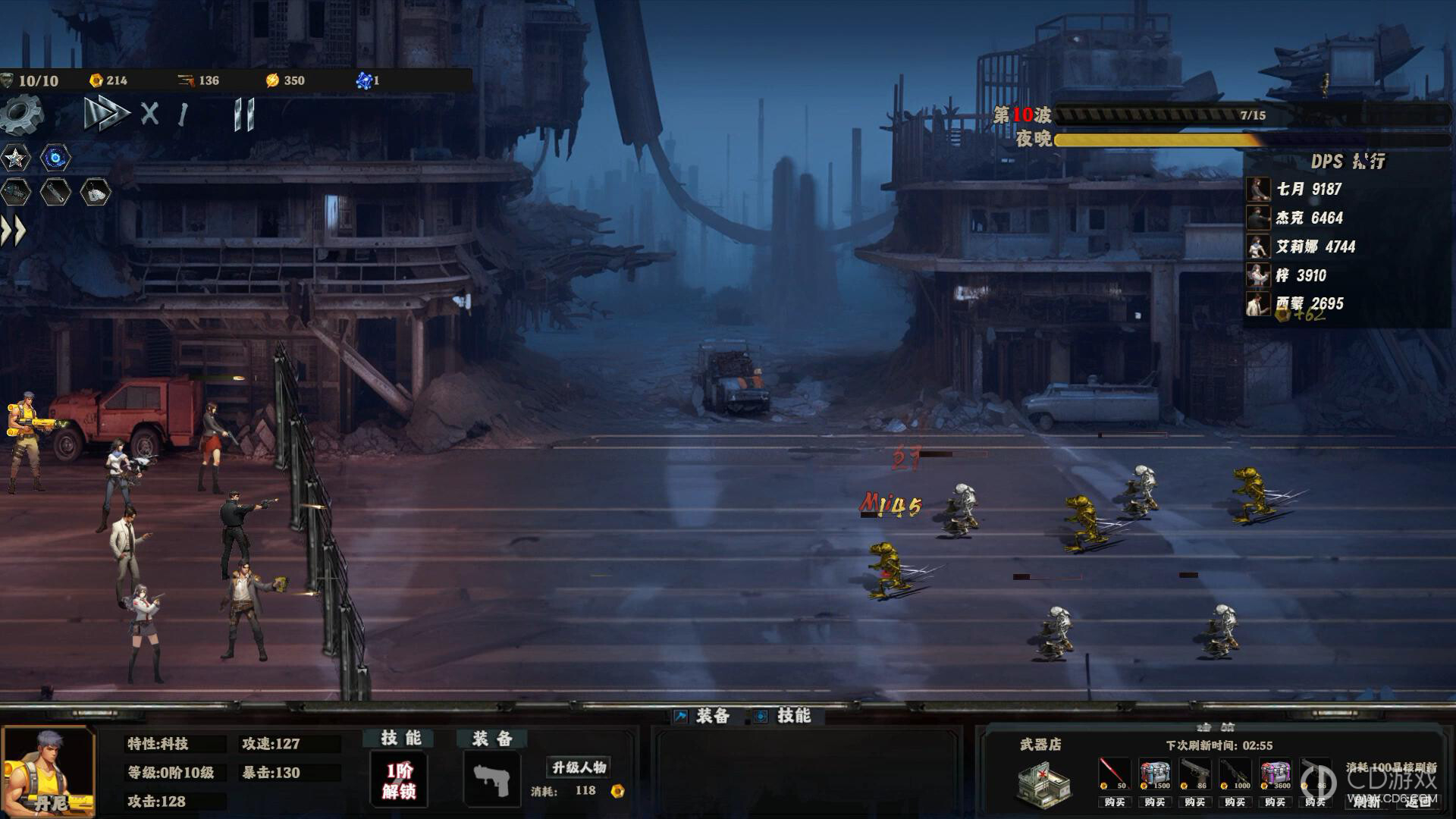Buy the 1500 gold supply crate

[1155, 802]
